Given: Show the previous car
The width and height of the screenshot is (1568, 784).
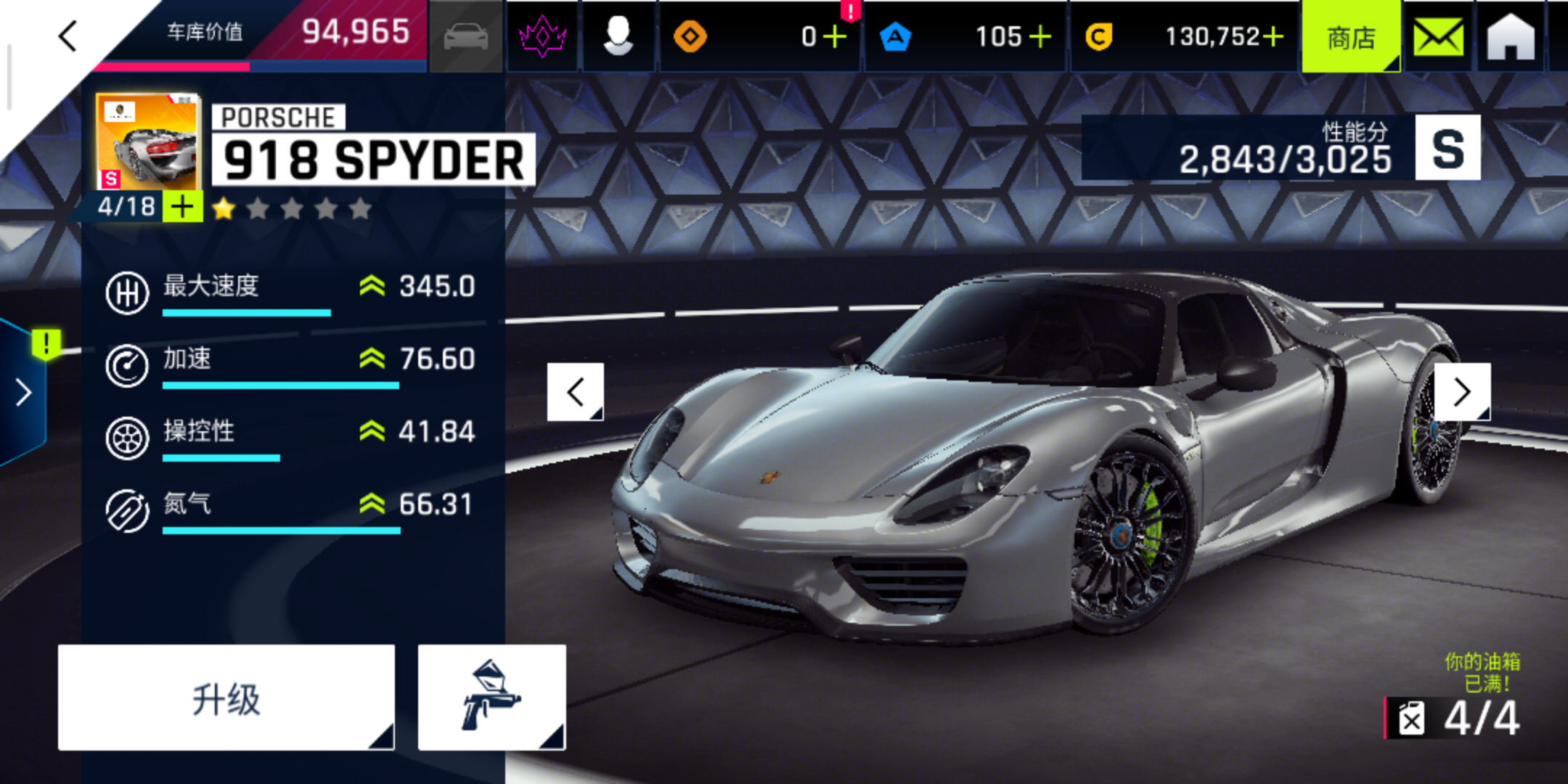Looking at the screenshot, I should 576,392.
